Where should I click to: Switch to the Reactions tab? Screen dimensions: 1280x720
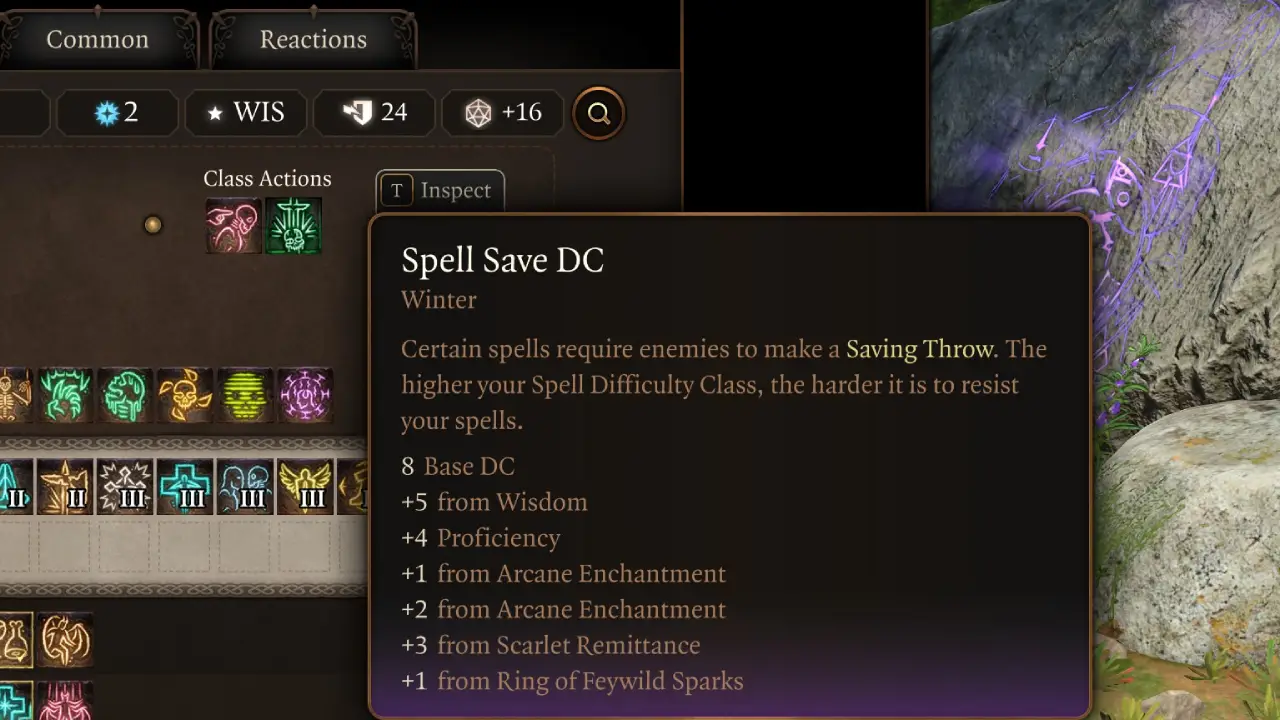313,39
